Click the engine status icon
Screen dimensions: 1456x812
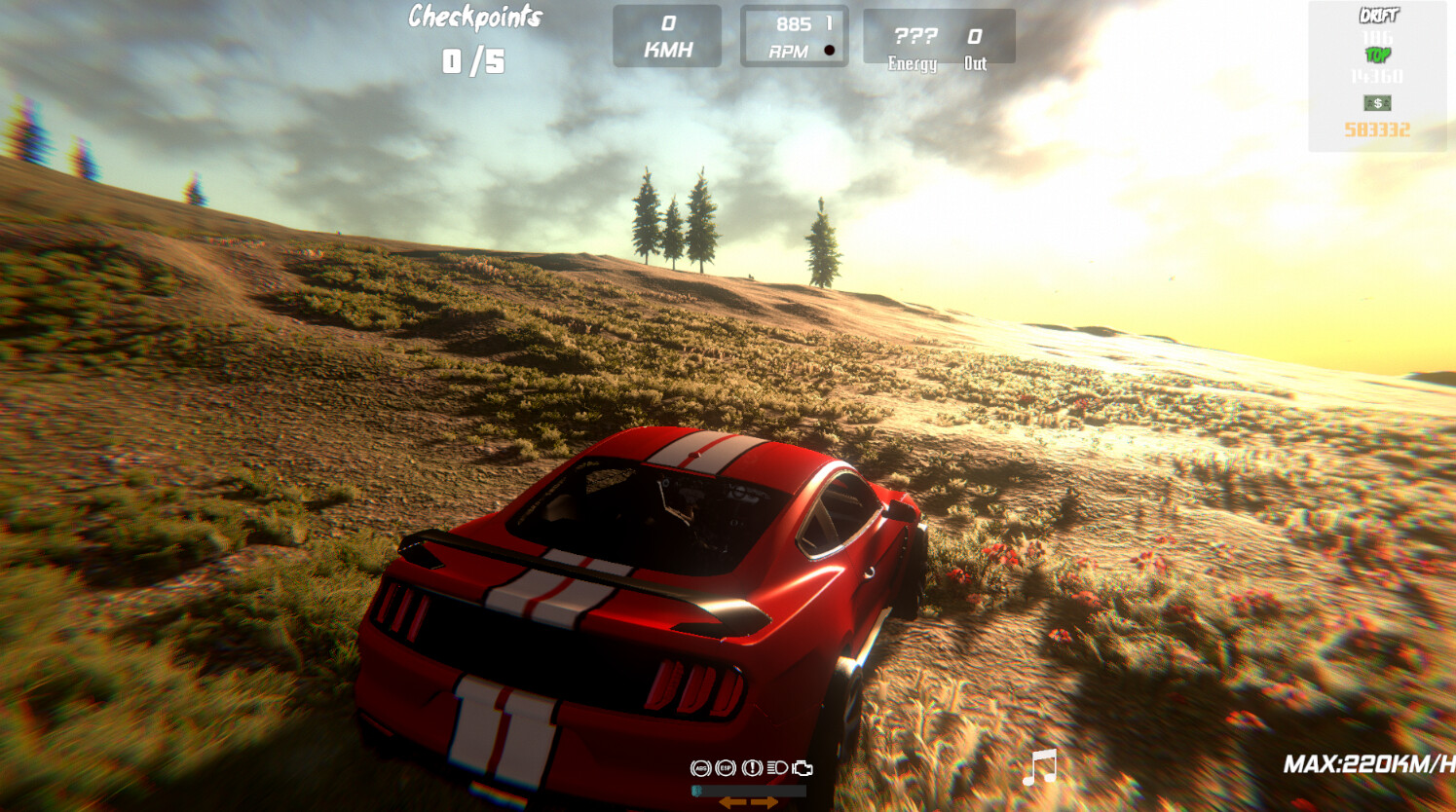(x=803, y=767)
